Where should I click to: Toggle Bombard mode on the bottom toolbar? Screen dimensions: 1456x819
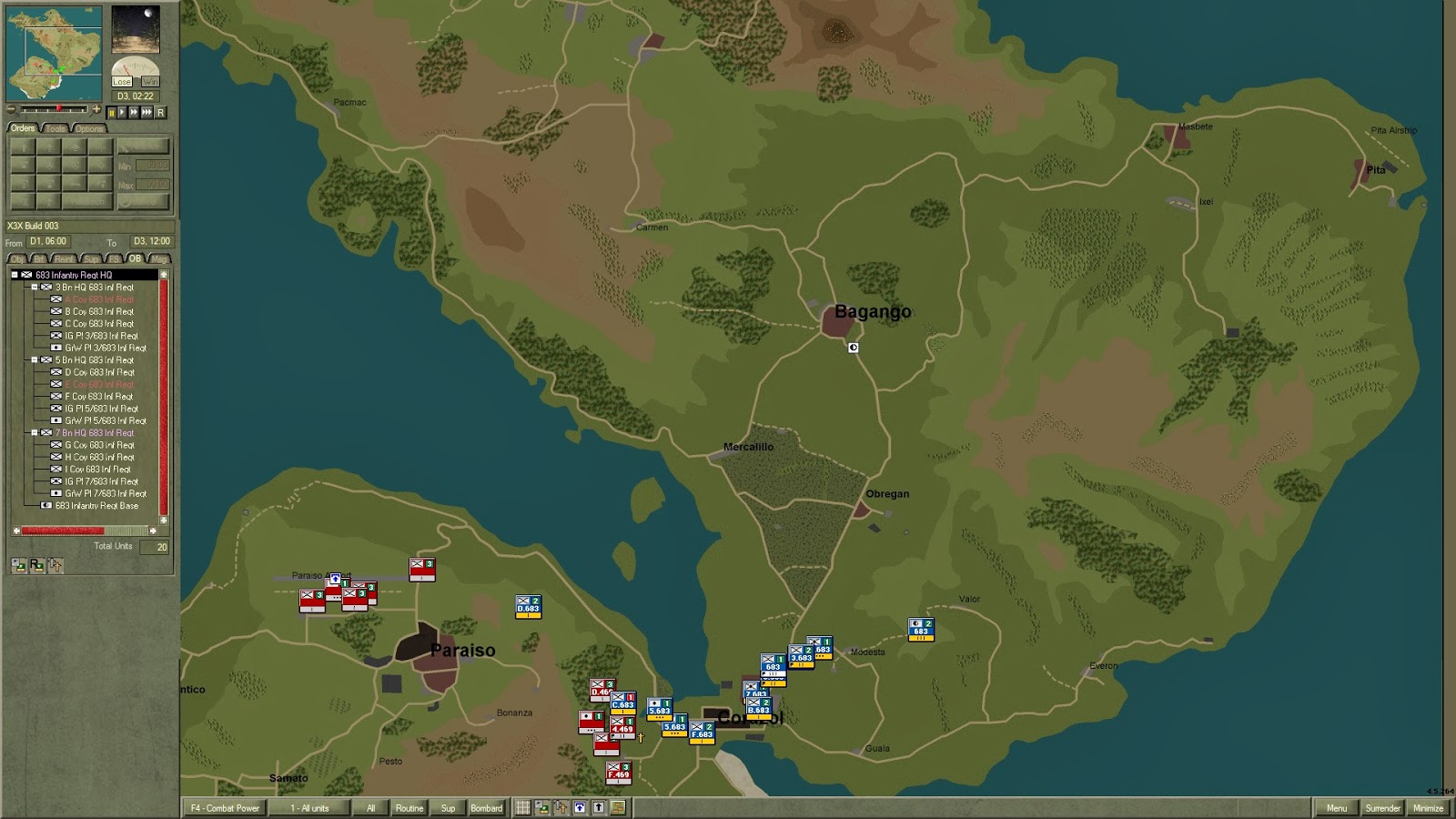pyautogui.click(x=486, y=807)
